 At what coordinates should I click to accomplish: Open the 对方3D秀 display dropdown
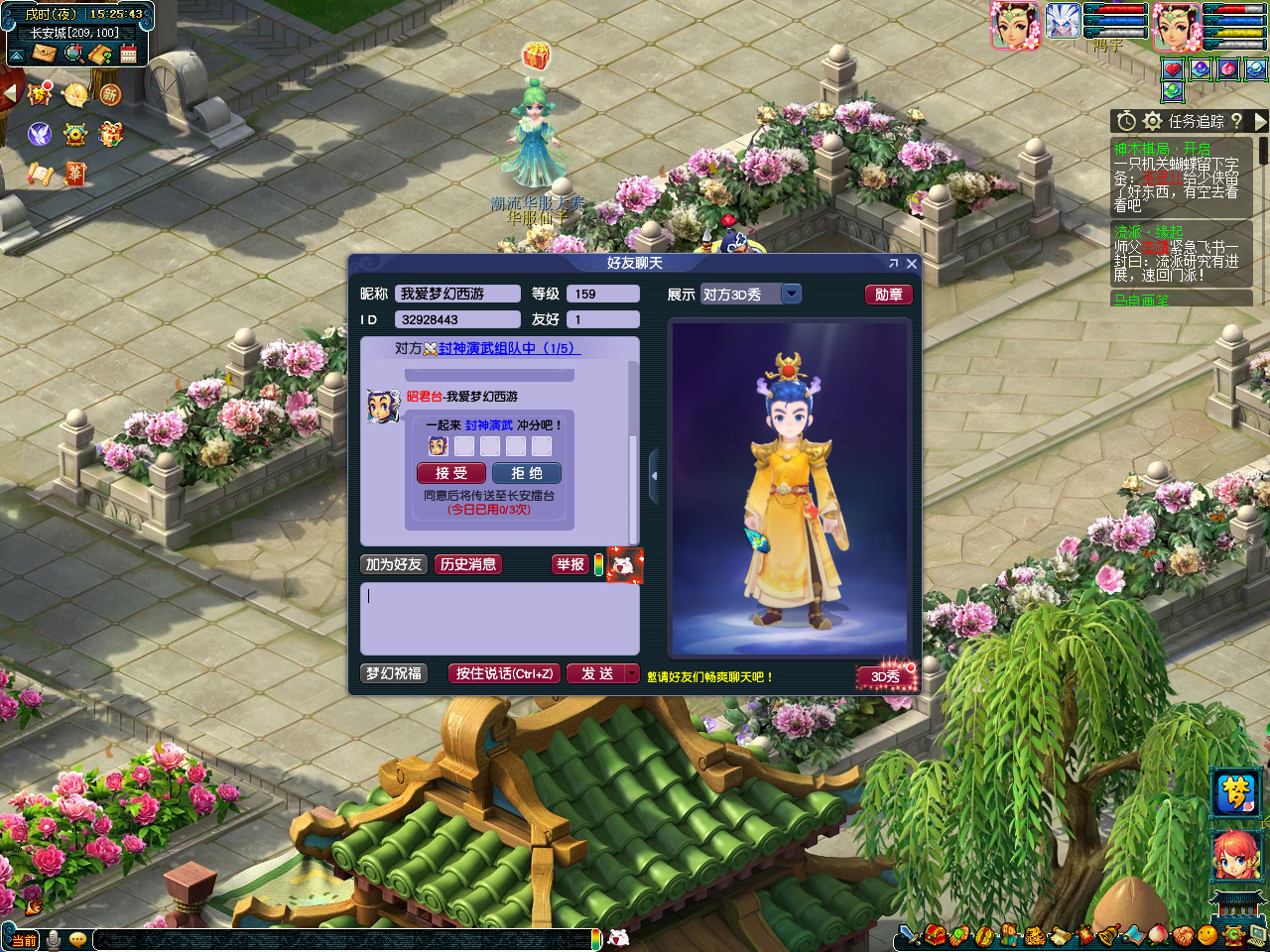tap(791, 294)
